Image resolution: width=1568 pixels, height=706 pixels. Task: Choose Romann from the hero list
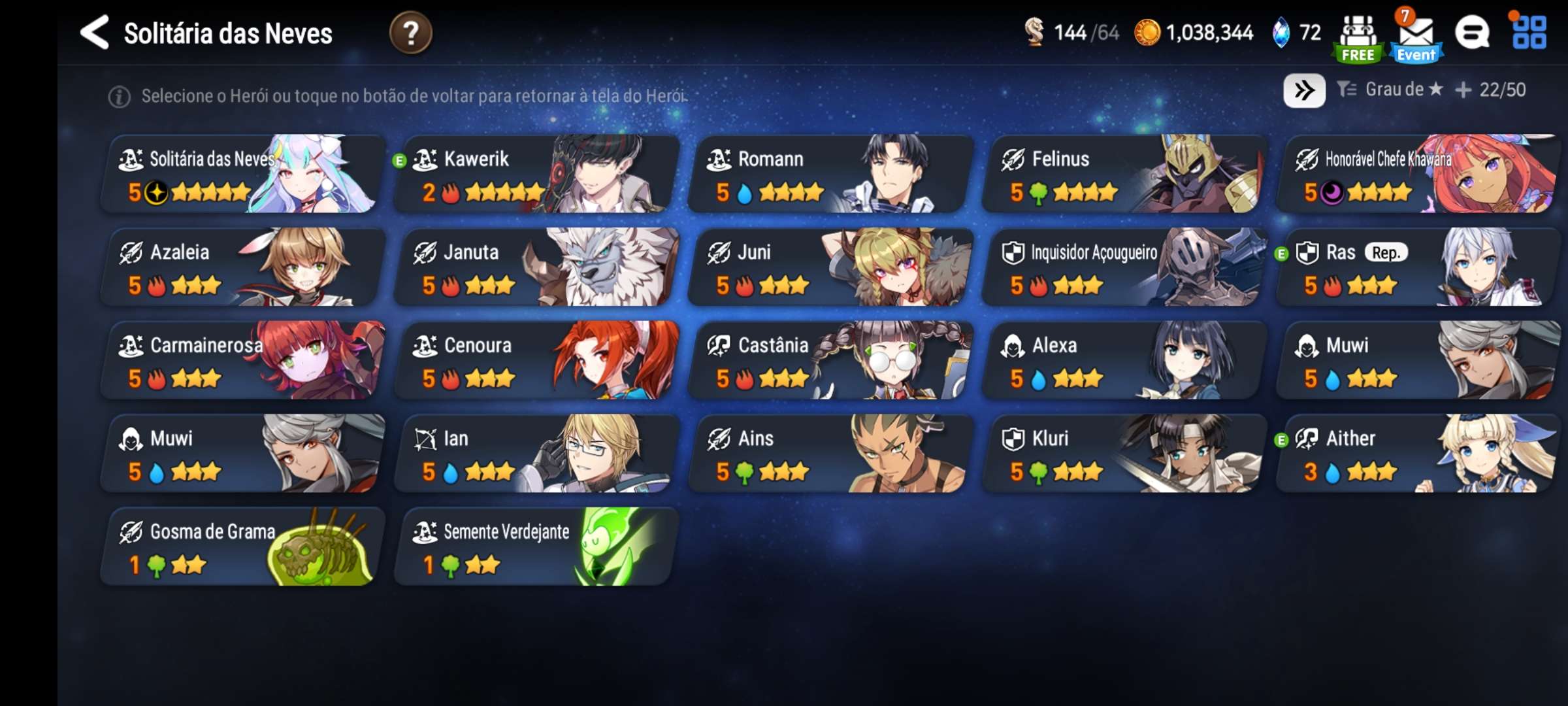pyautogui.click(x=830, y=174)
